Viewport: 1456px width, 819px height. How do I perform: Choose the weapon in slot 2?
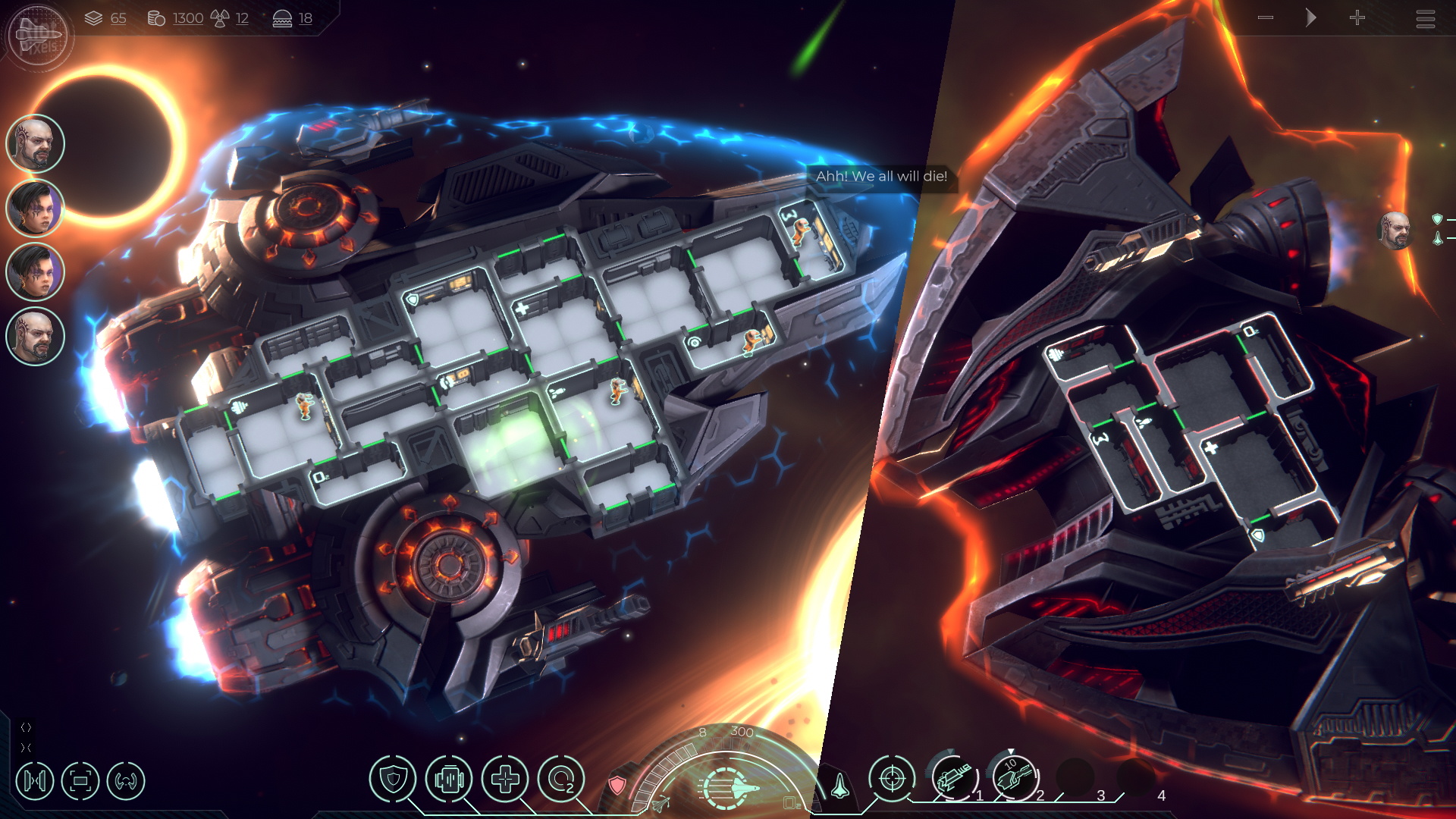1015,778
